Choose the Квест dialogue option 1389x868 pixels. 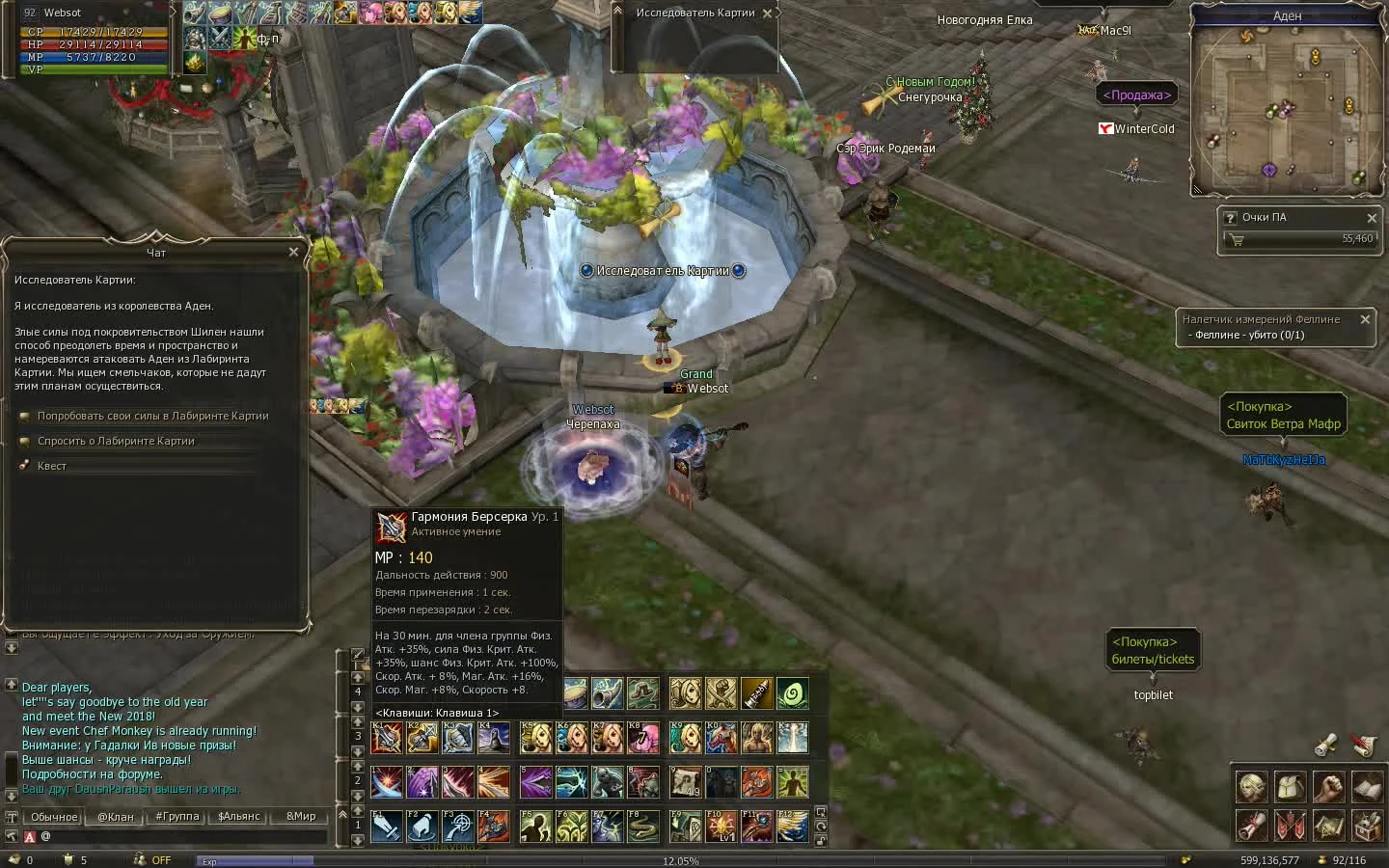(x=51, y=465)
